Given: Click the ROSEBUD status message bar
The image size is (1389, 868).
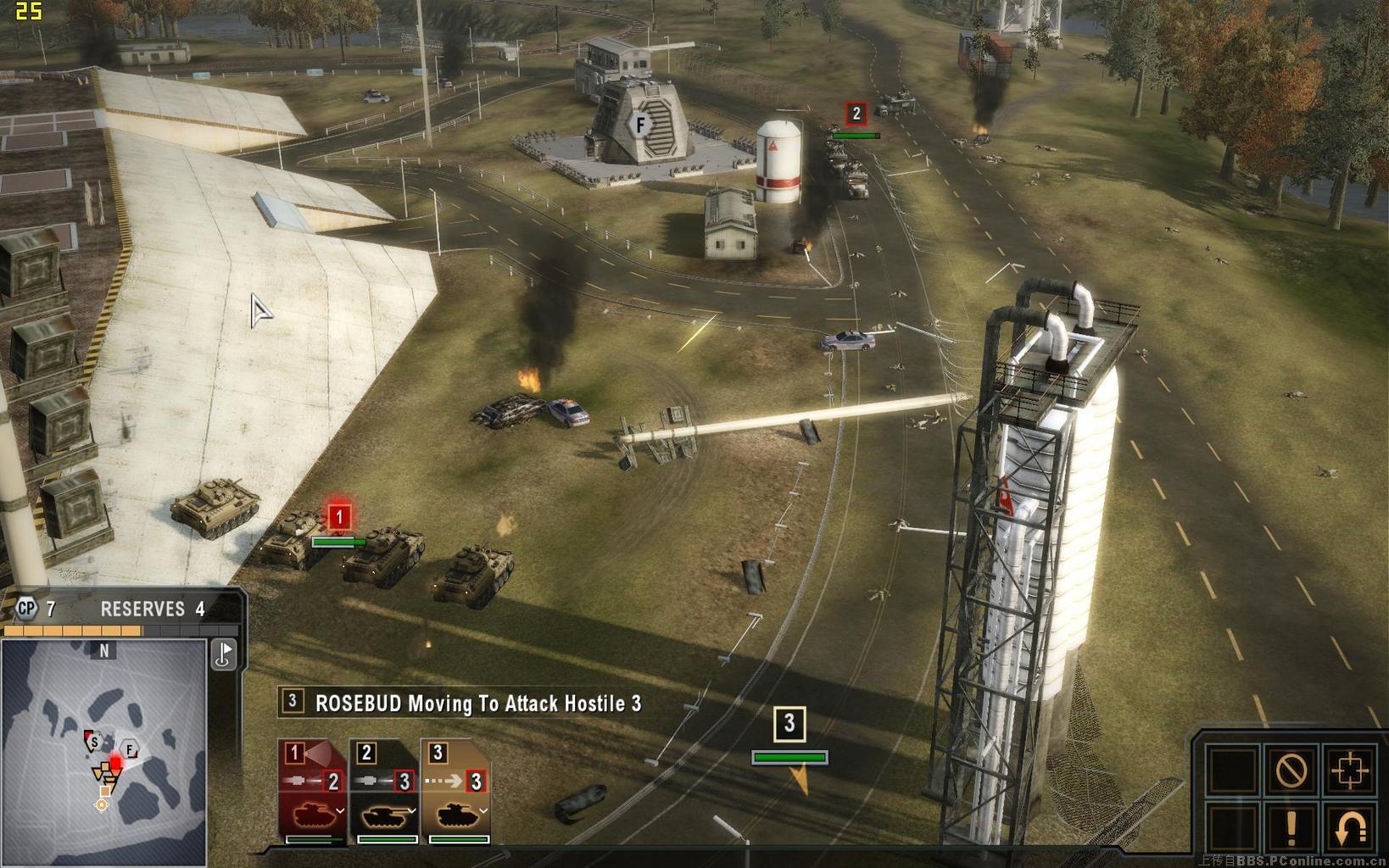Looking at the screenshot, I should pos(462,703).
